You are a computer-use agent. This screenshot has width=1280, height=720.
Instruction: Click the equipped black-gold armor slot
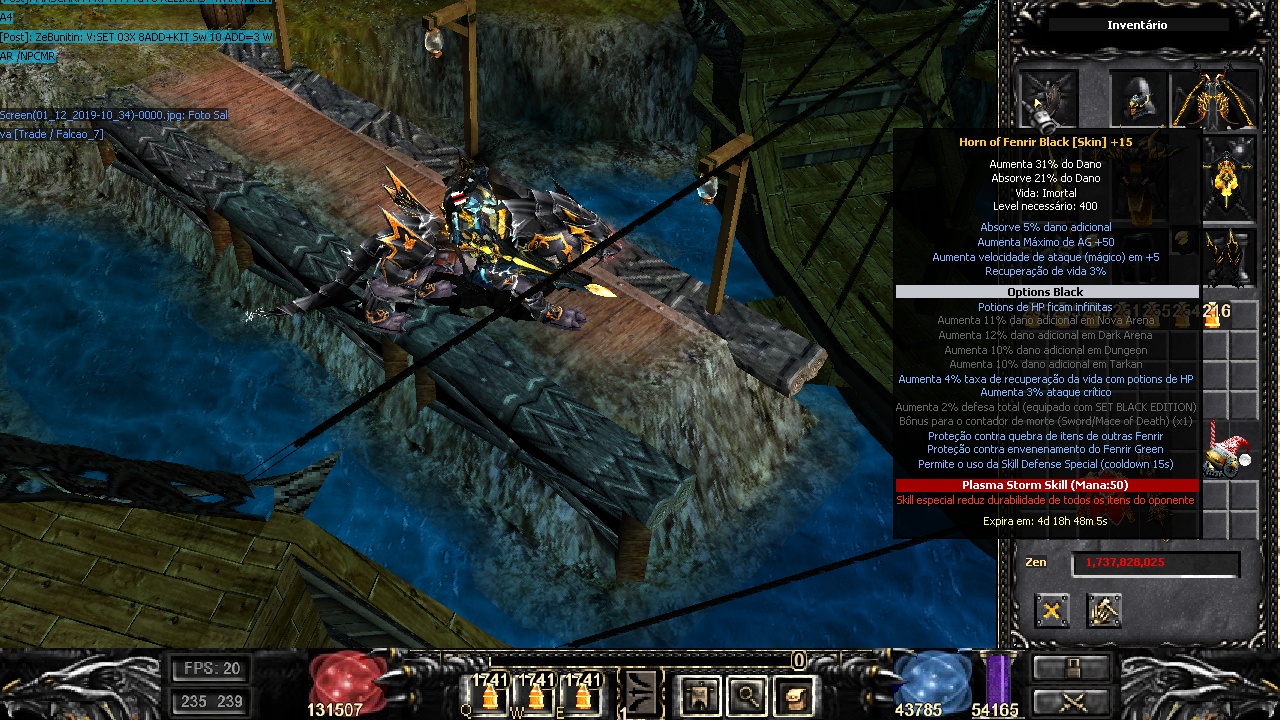[1229, 181]
